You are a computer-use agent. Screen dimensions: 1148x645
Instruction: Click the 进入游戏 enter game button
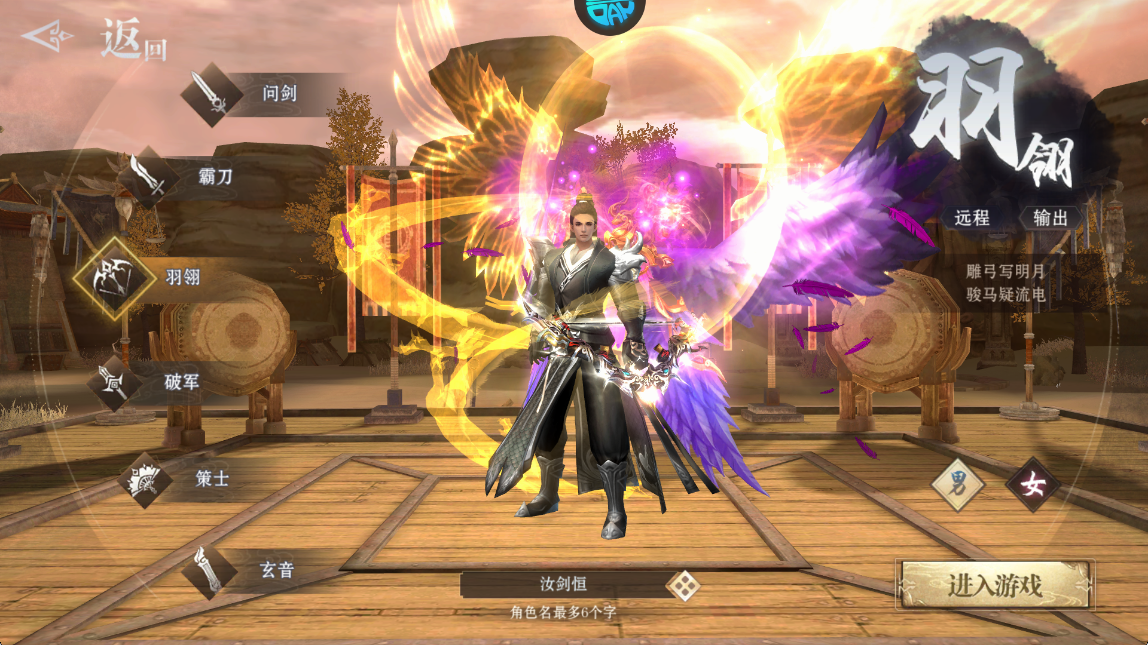click(x=995, y=585)
